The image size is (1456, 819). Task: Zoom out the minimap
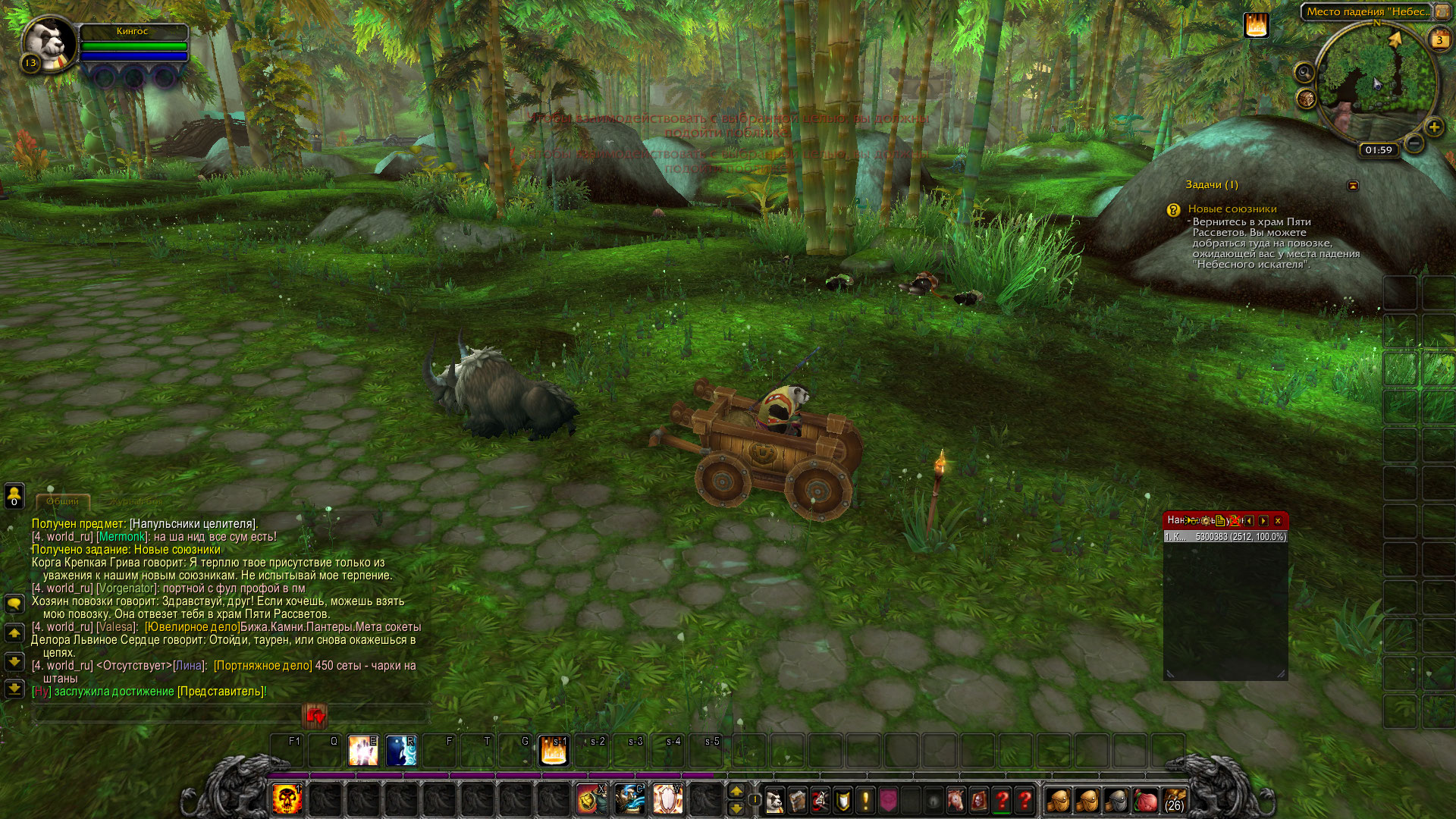pos(1414,143)
